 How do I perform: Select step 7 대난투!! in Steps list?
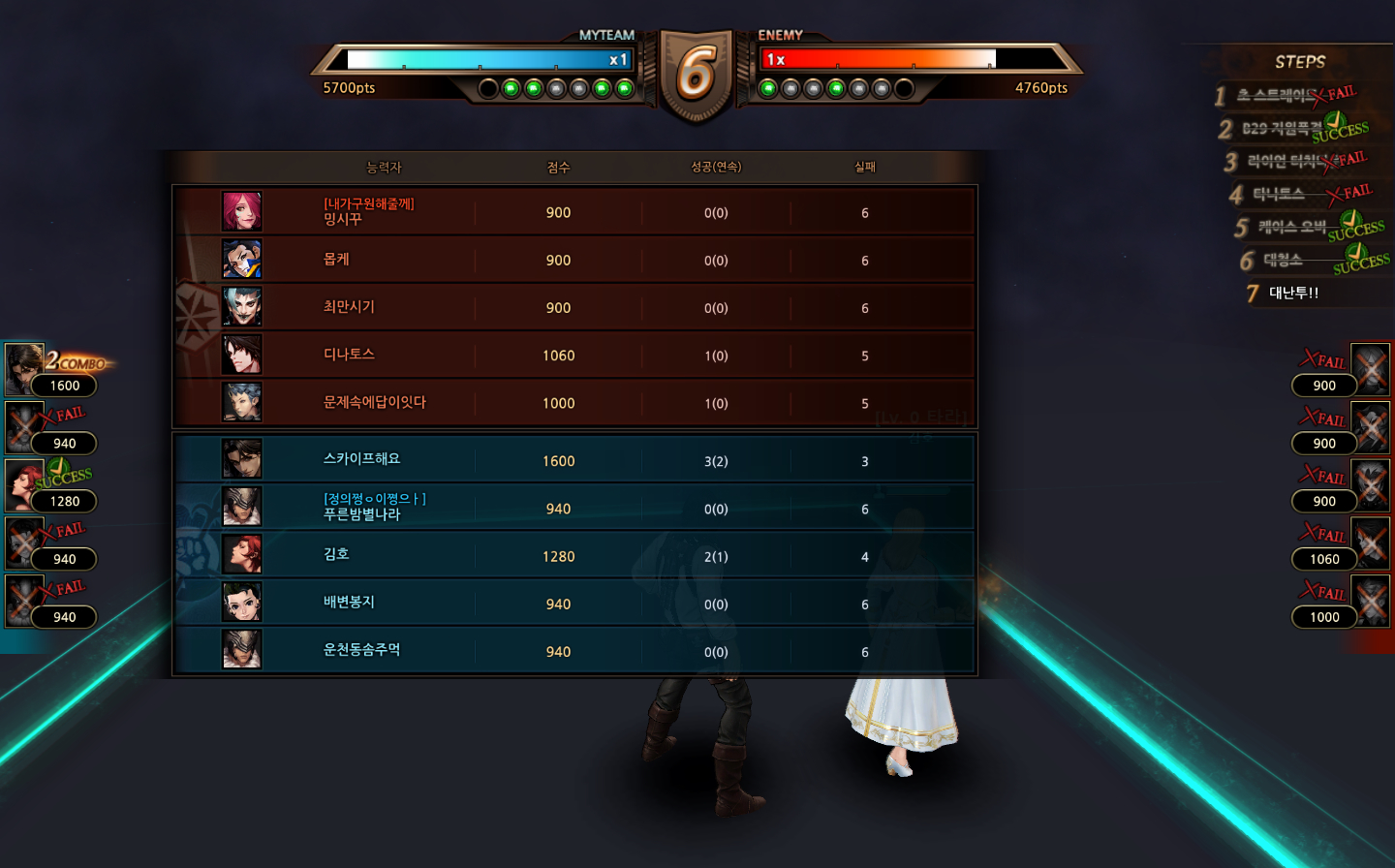click(1293, 293)
